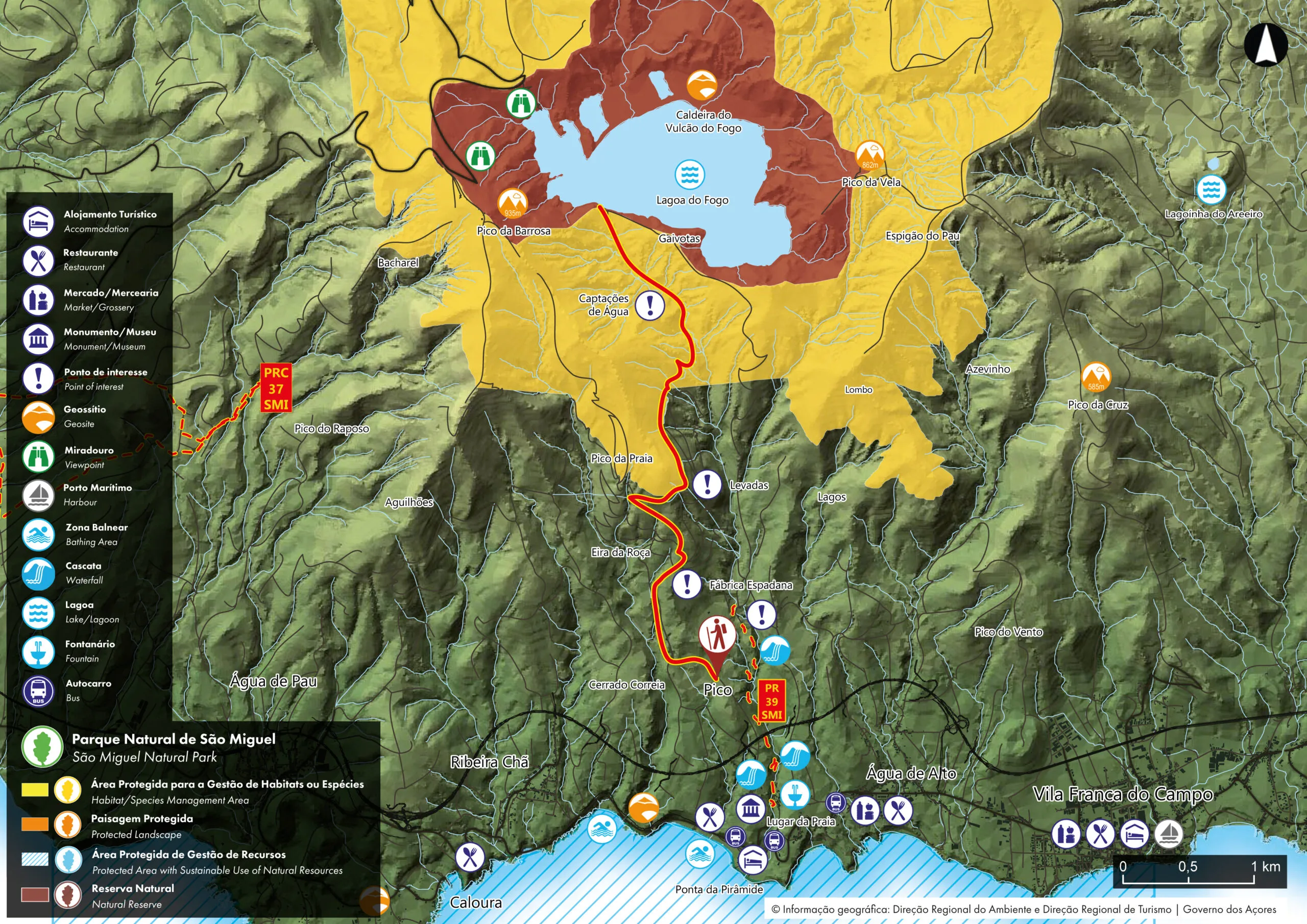Choose the Fábrica Espadana interest marker
Viewport: 1307px width, 924px height.
687,584
